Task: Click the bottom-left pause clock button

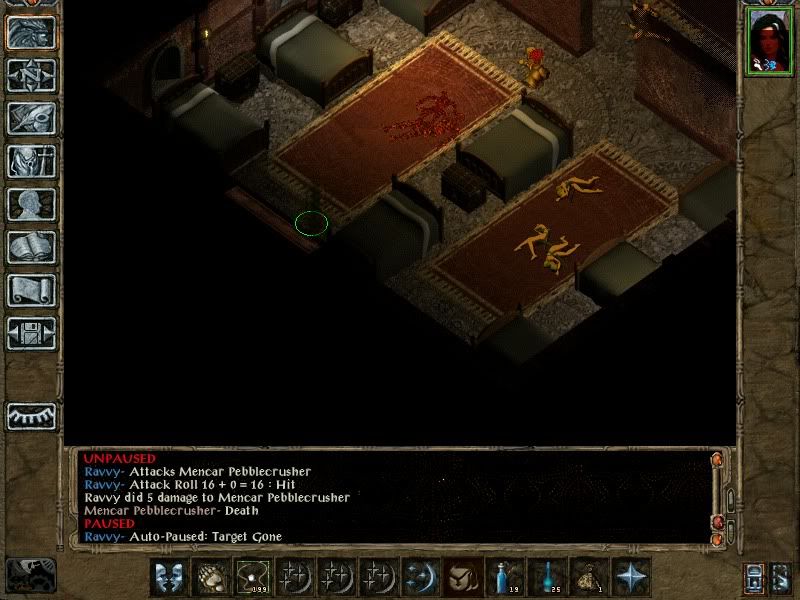Action: click(x=30, y=574)
